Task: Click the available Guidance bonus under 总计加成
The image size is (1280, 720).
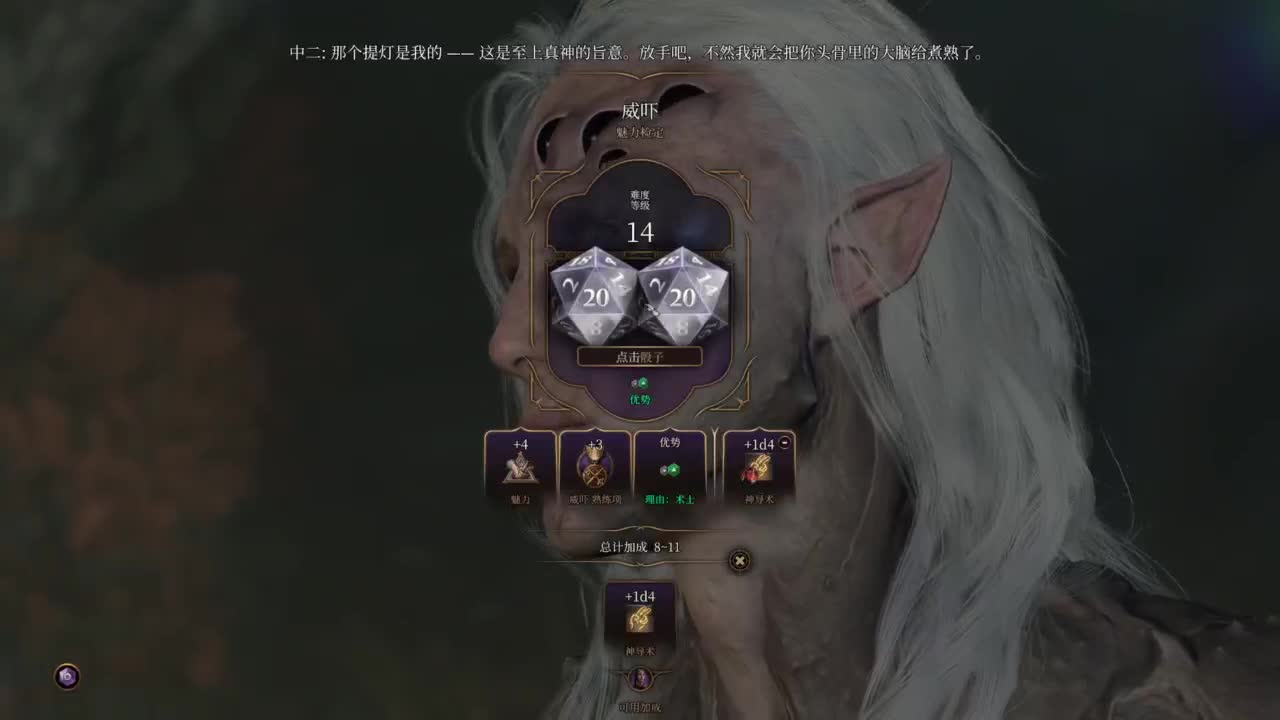Action: point(640,618)
